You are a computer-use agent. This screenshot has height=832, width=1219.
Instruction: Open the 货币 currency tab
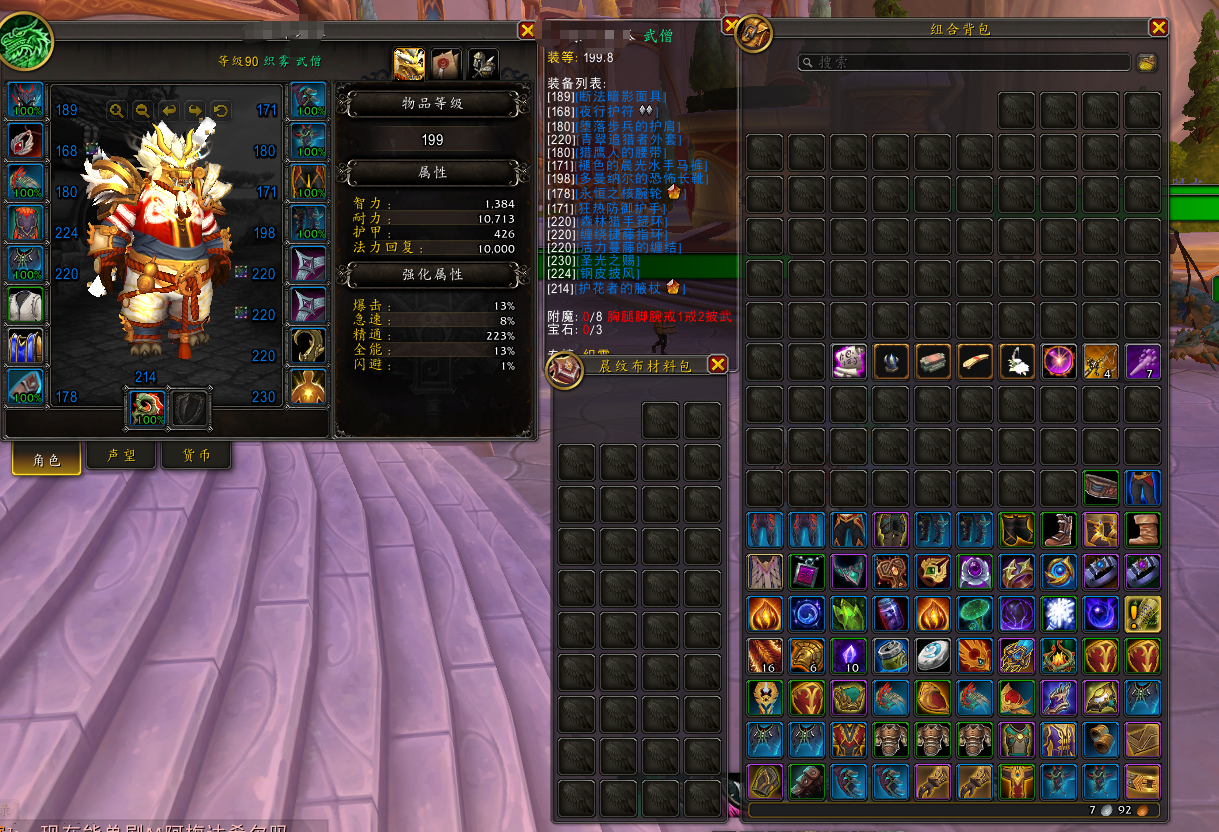(x=195, y=456)
